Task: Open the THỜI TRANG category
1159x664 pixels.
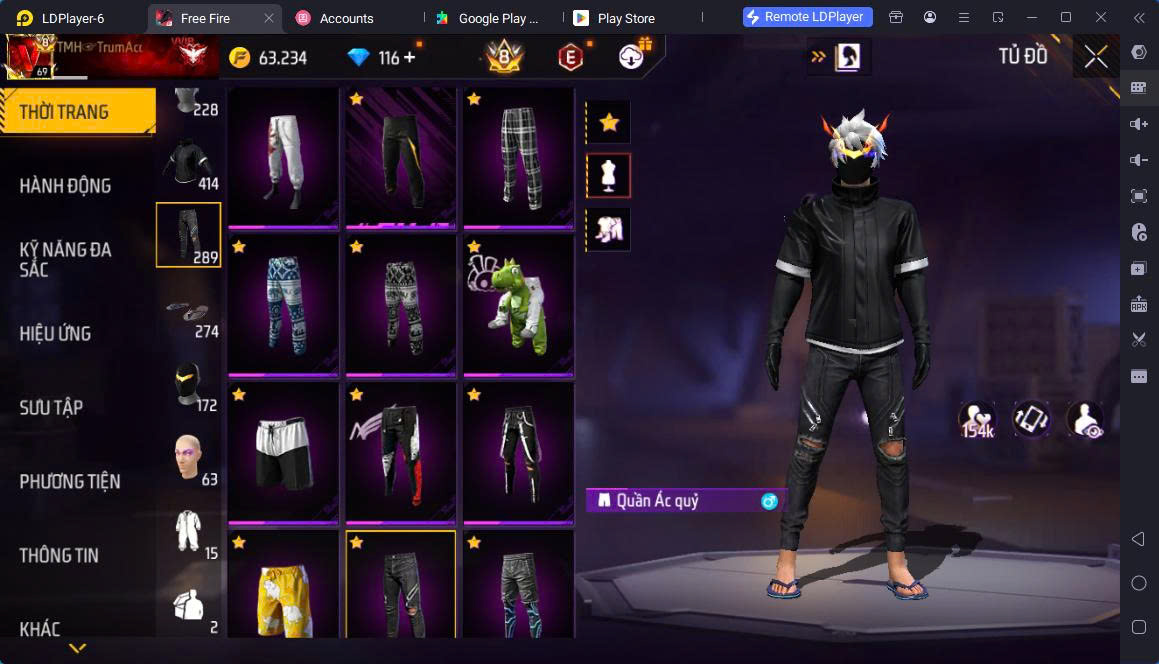Action: [76, 112]
